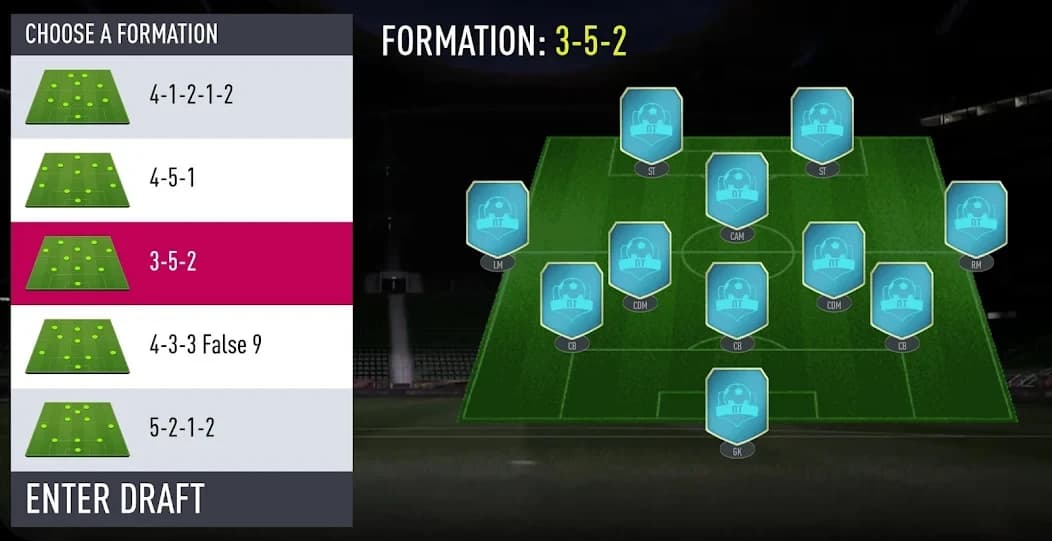Select the CAM player card slot
Viewport: 1052px width, 541px height.
(x=737, y=190)
